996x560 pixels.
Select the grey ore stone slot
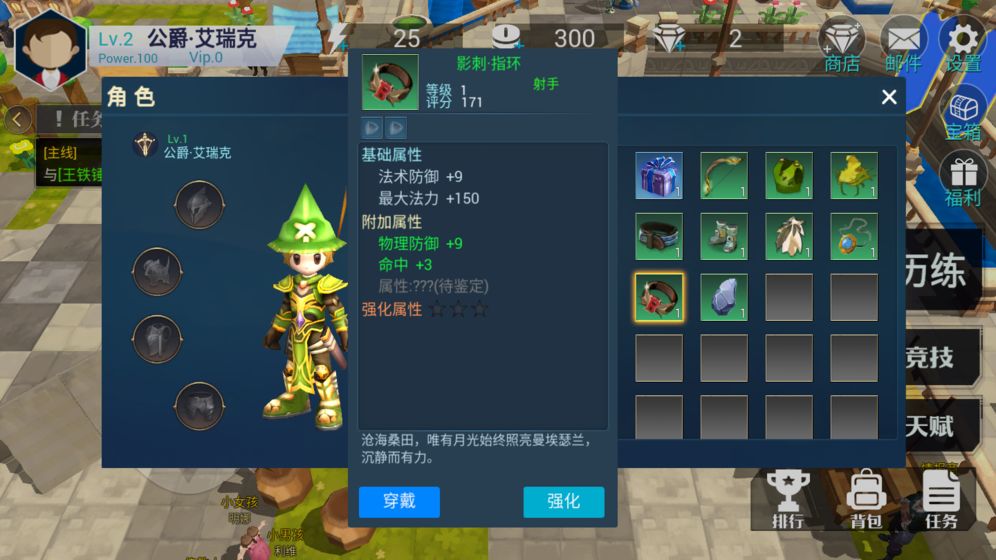click(724, 297)
